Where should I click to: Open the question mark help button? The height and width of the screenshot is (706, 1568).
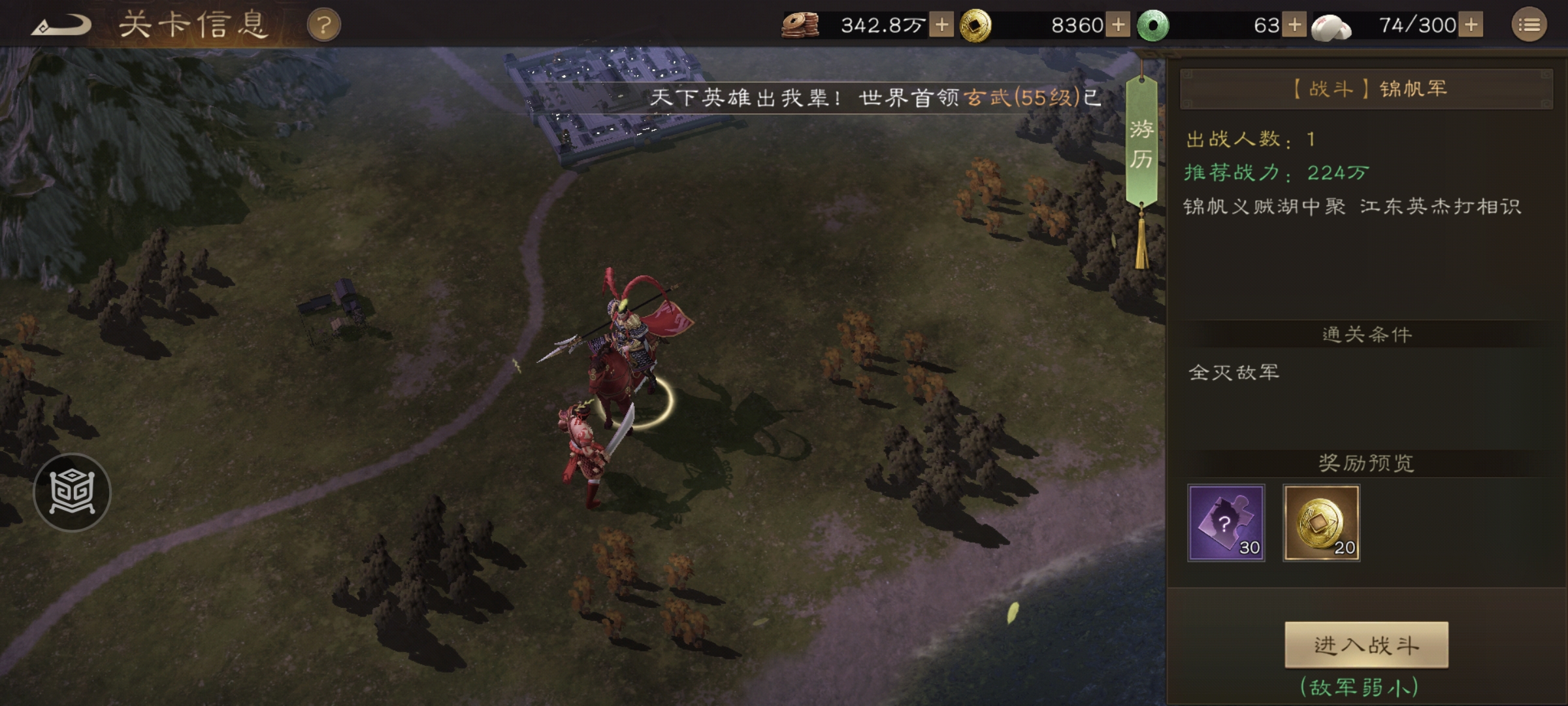(323, 25)
